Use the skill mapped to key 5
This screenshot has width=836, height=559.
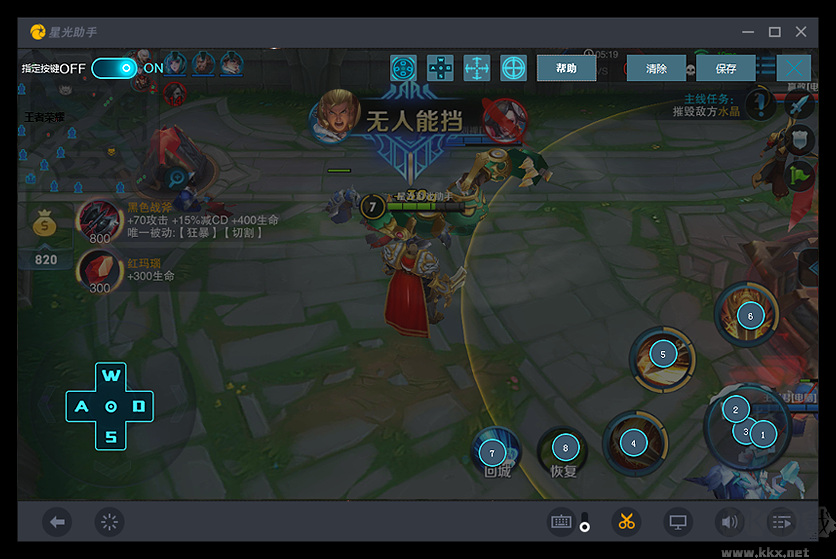662,354
